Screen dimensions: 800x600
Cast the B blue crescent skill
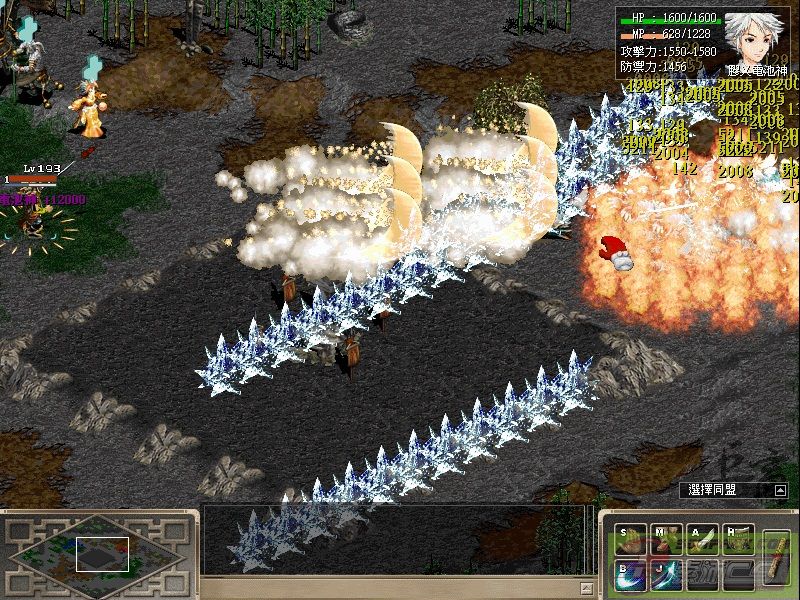pos(631,575)
